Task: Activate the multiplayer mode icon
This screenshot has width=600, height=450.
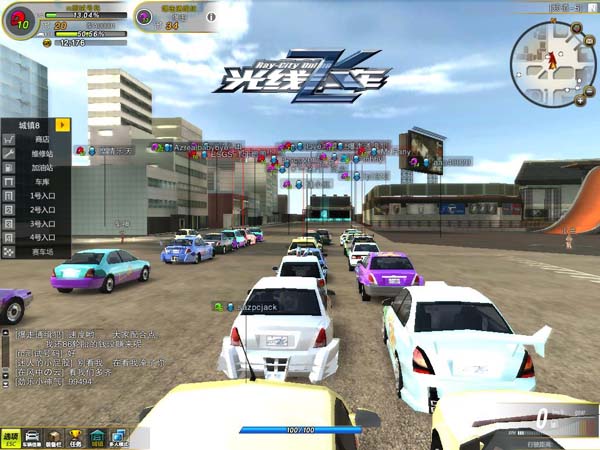Action: coord(119,437)
